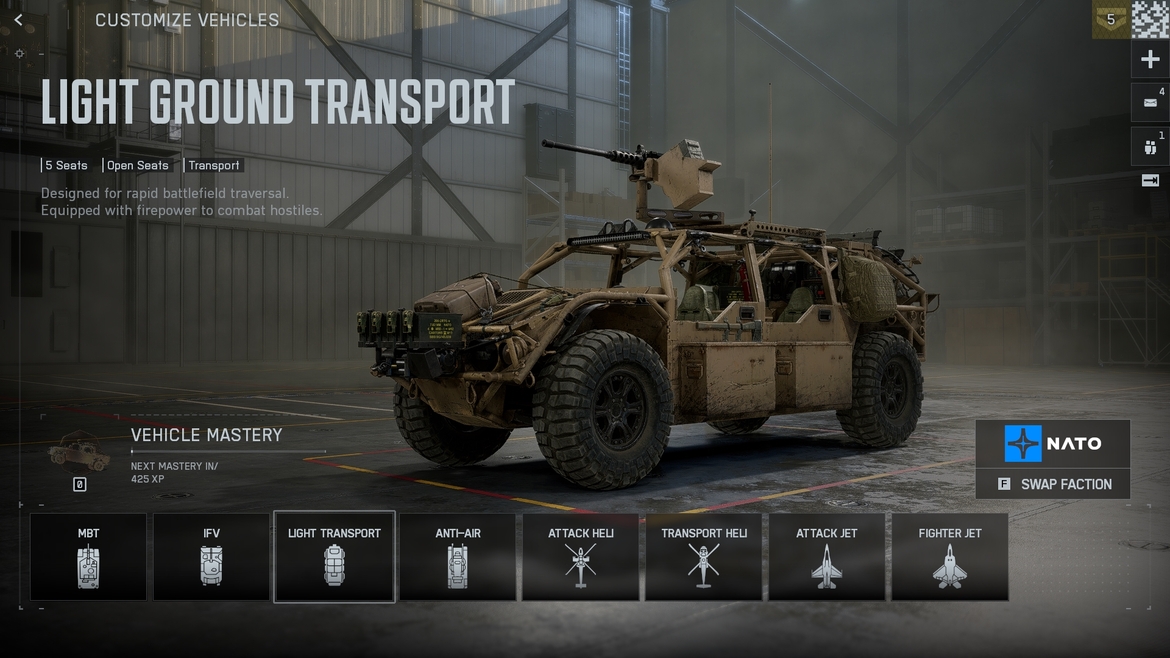Open the Anti-Air vehicle category
The image size is (1170, 658).
point(458,557)
